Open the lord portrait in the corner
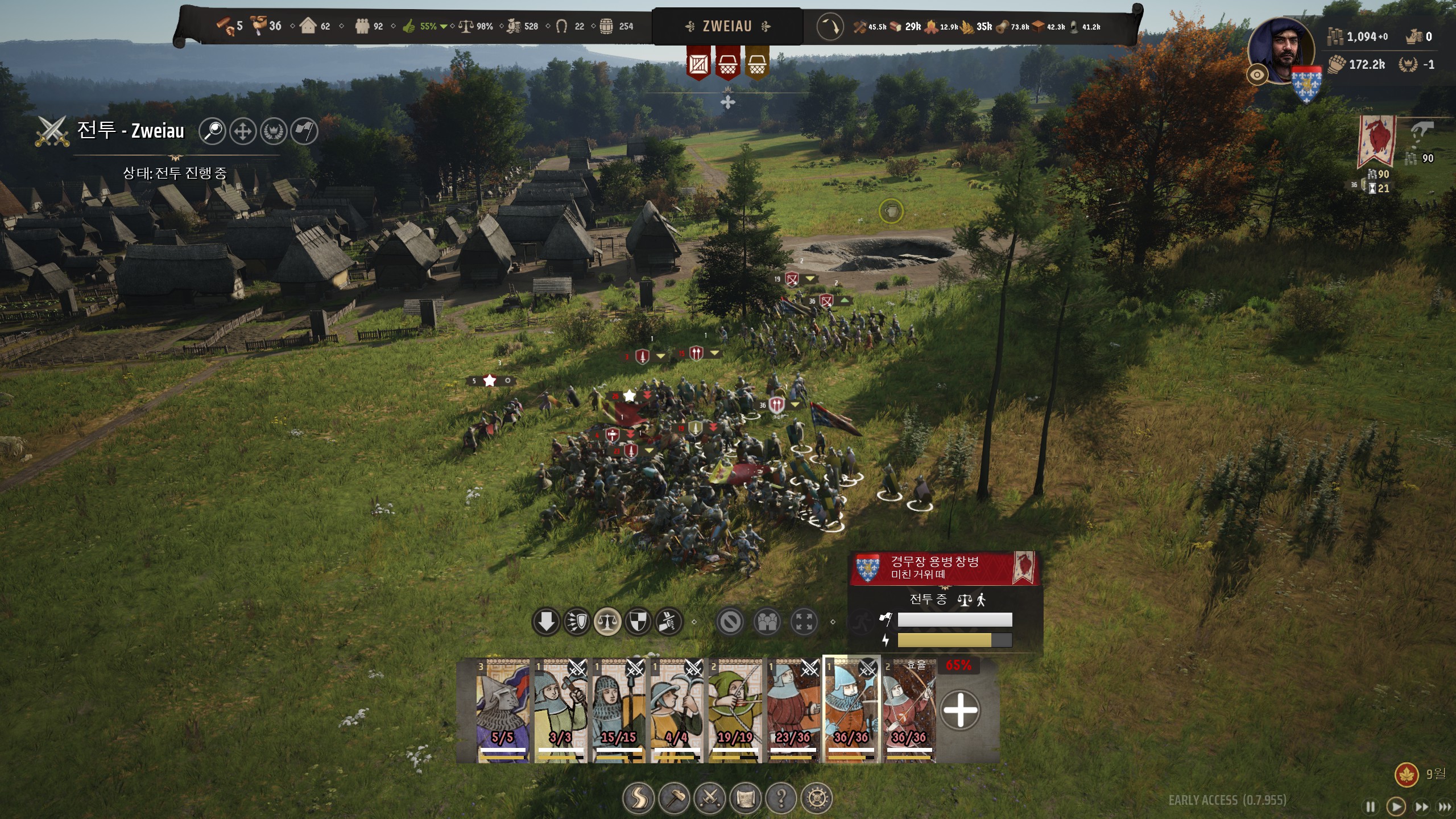The height and width of the screenshot is (819, 1456). coord(1282,51)
